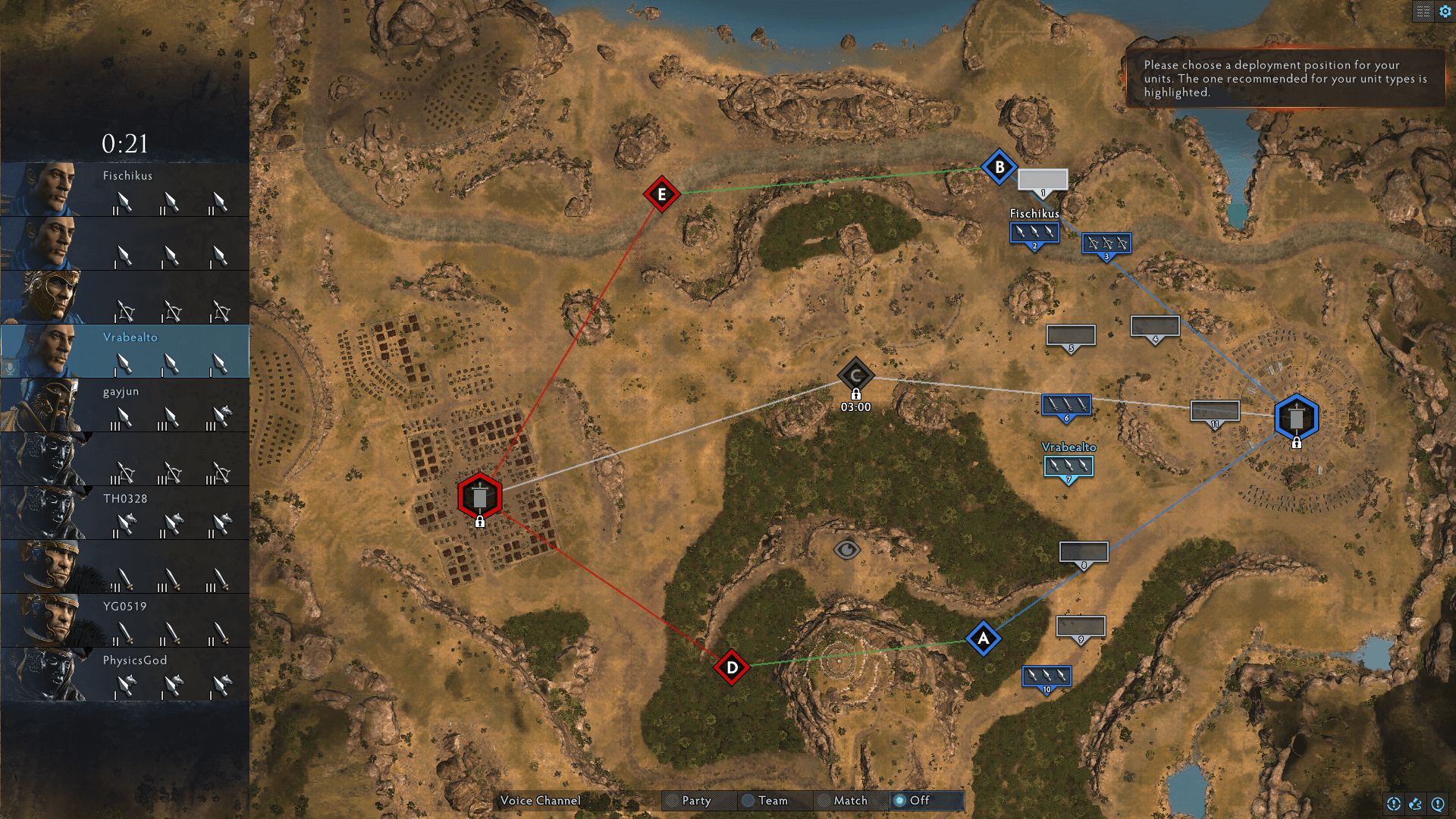The width and height of the screenshot is (1456, 819).
Task: Choose deployment point A on the green route
Action: [982, 639]
